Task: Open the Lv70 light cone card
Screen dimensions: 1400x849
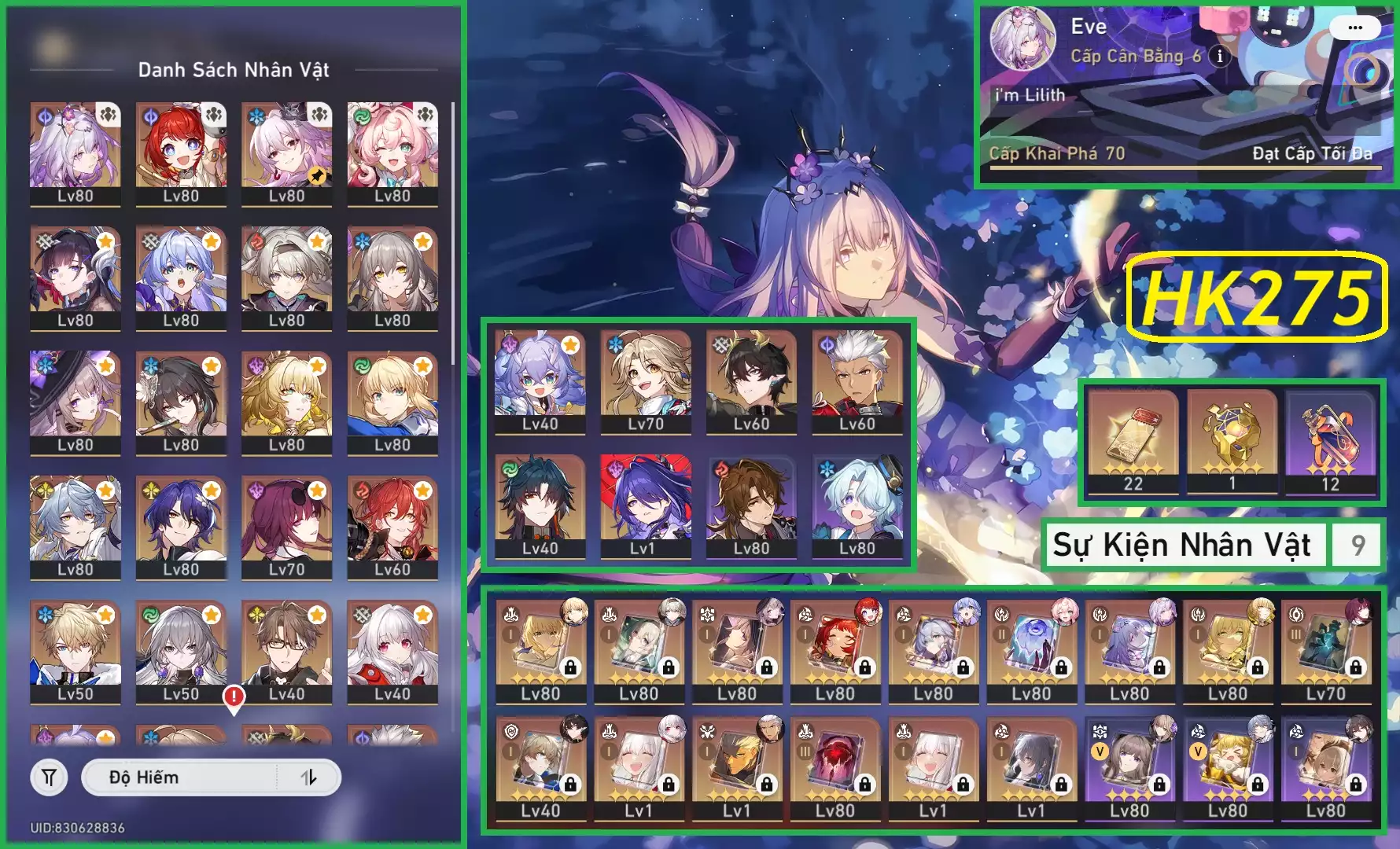Action: pos(1326,649)
